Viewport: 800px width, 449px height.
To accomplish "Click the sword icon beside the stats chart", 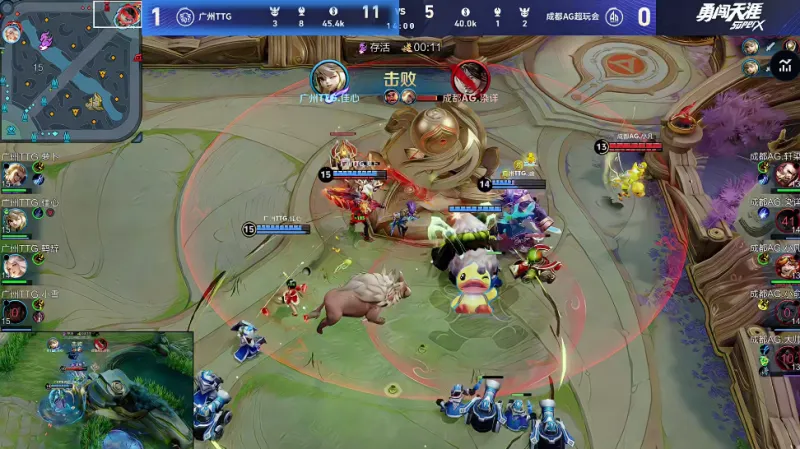I will coord(771,46).
